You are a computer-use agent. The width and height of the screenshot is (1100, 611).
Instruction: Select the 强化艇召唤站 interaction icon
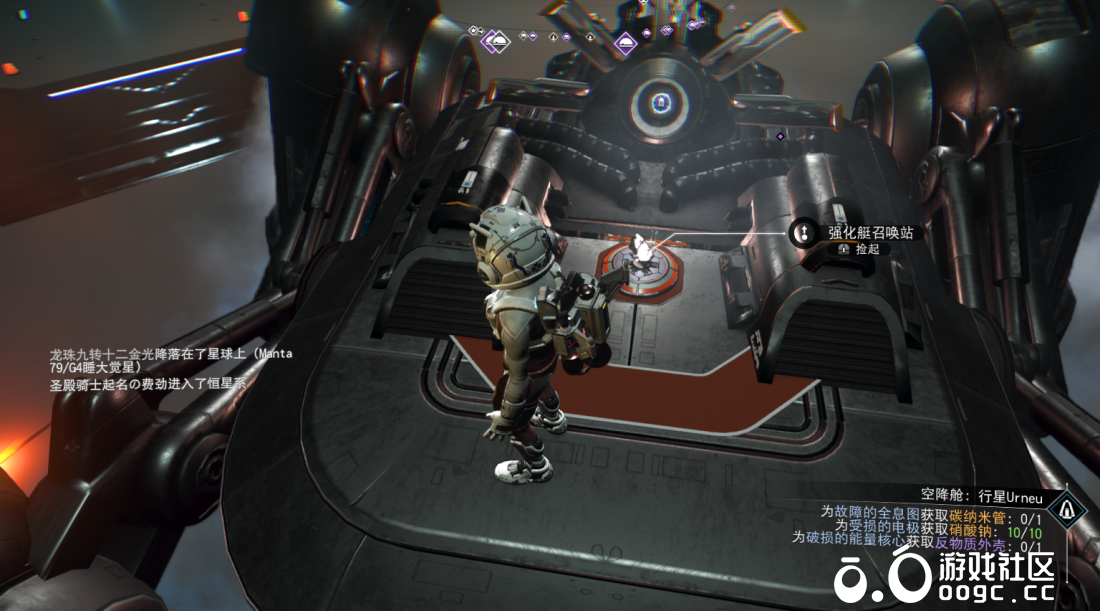(803, 233)
